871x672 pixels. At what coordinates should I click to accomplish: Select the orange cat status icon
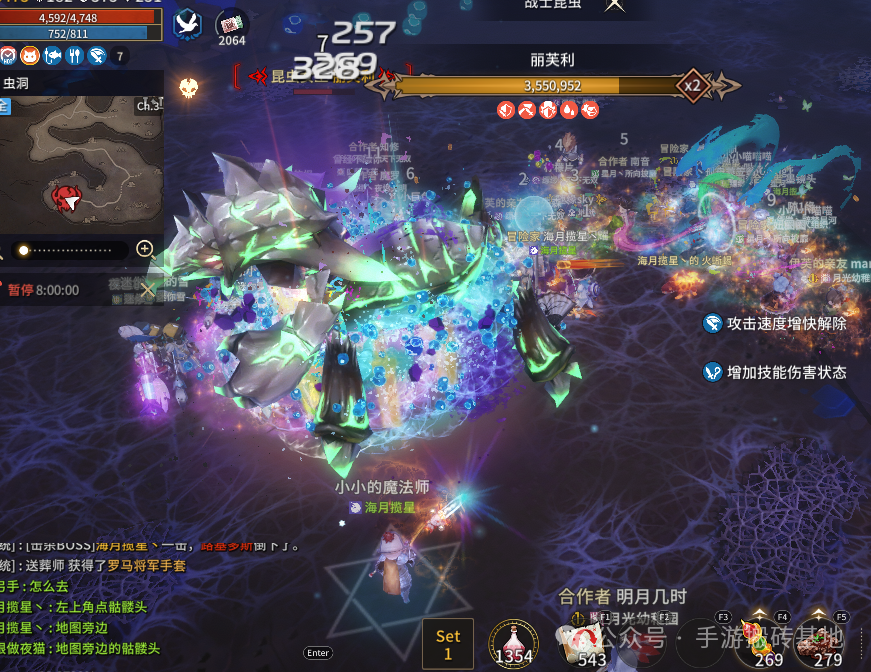30,56
